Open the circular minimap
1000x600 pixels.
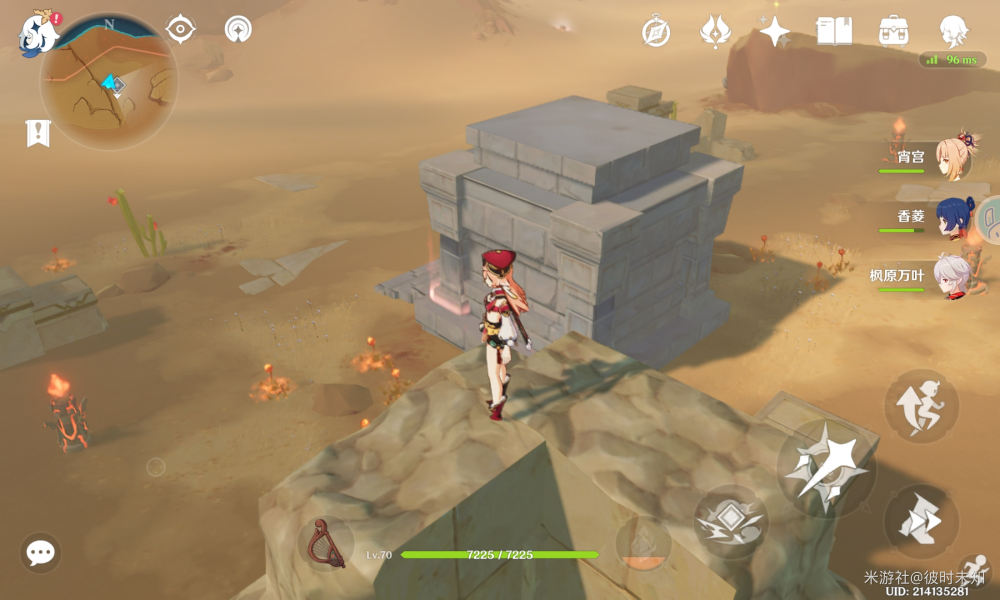109,82
